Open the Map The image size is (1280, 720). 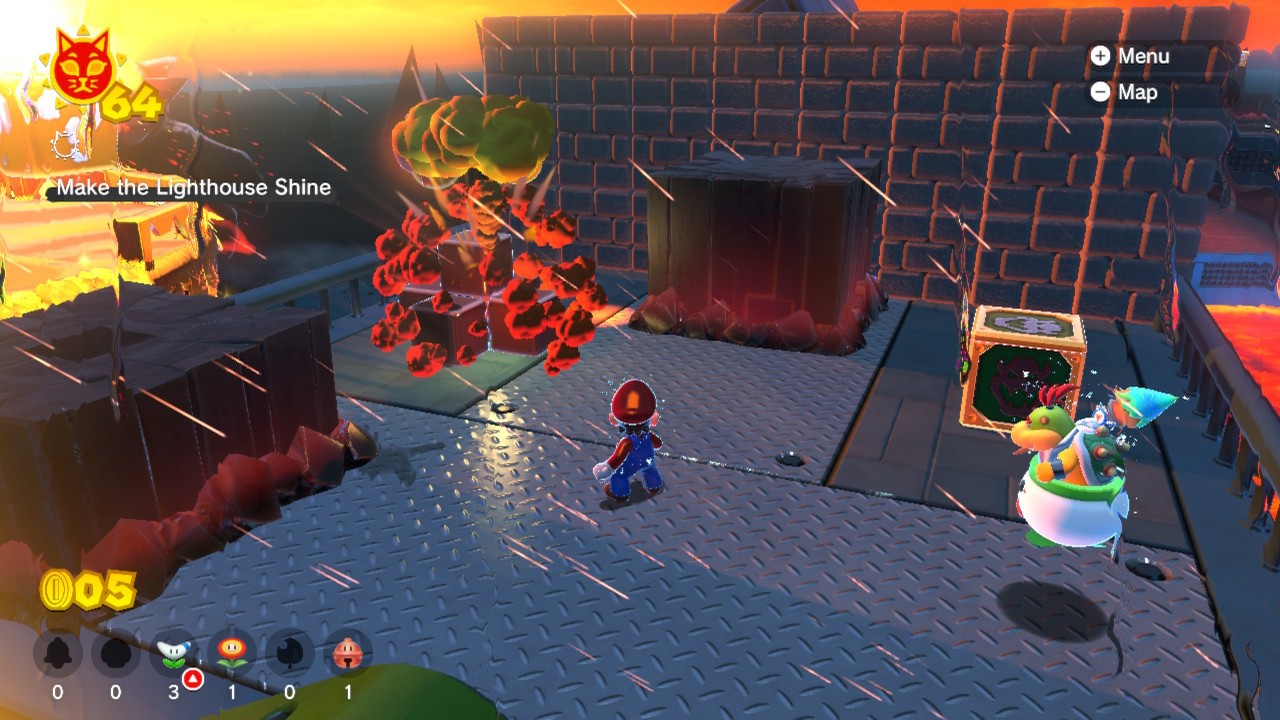pyautogui.click(x=1126, y=92)
